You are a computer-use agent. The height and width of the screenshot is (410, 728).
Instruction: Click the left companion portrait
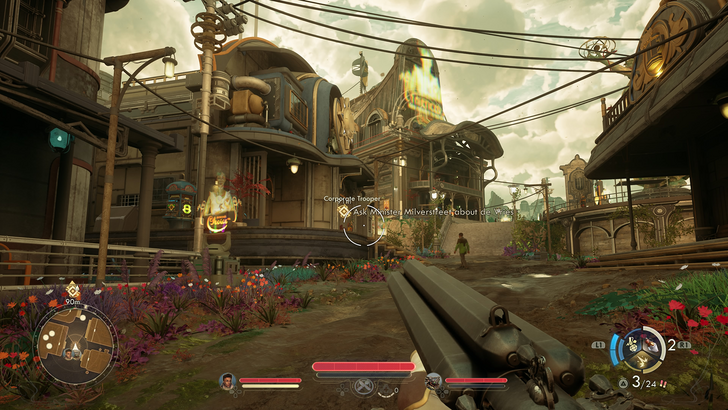tap(228, 381)
